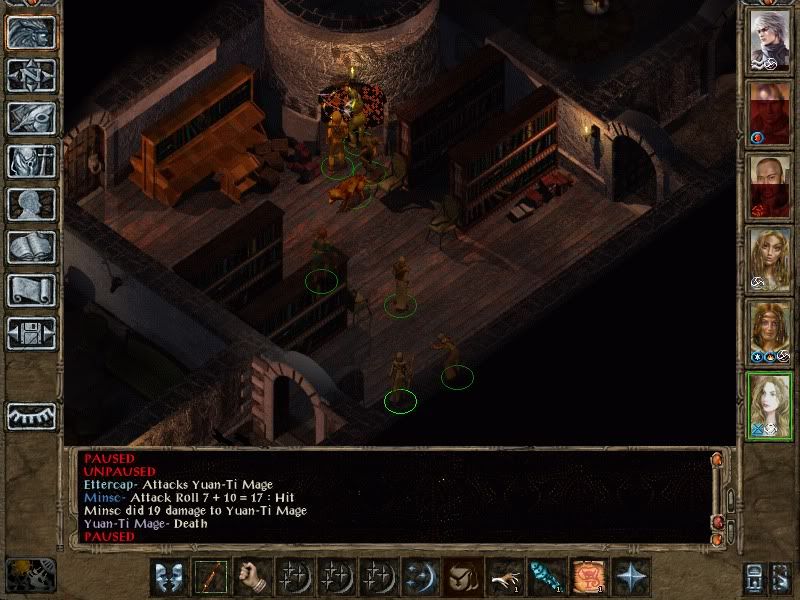Select the staff weapon slot
800x600 pixels.
pyautogui.click(x=211, y=577)
